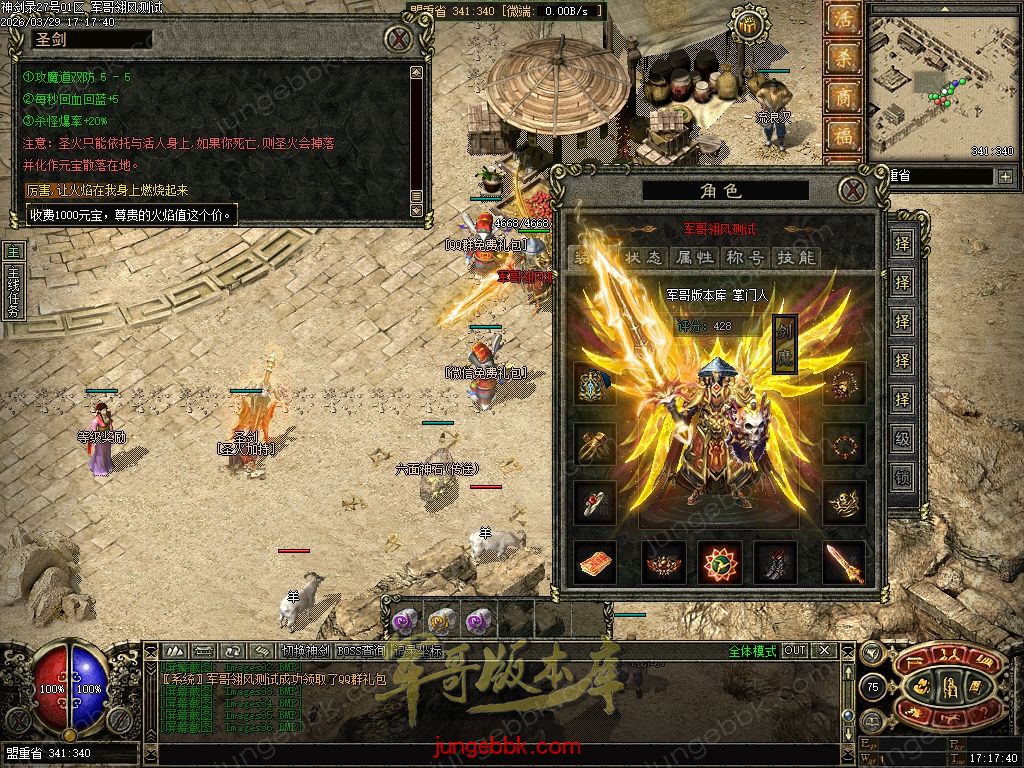Choose the 厉害,让火焰在我身上燃烧起来 reply
Viewport: 1024px width, 768px height.
pos(107,190)
